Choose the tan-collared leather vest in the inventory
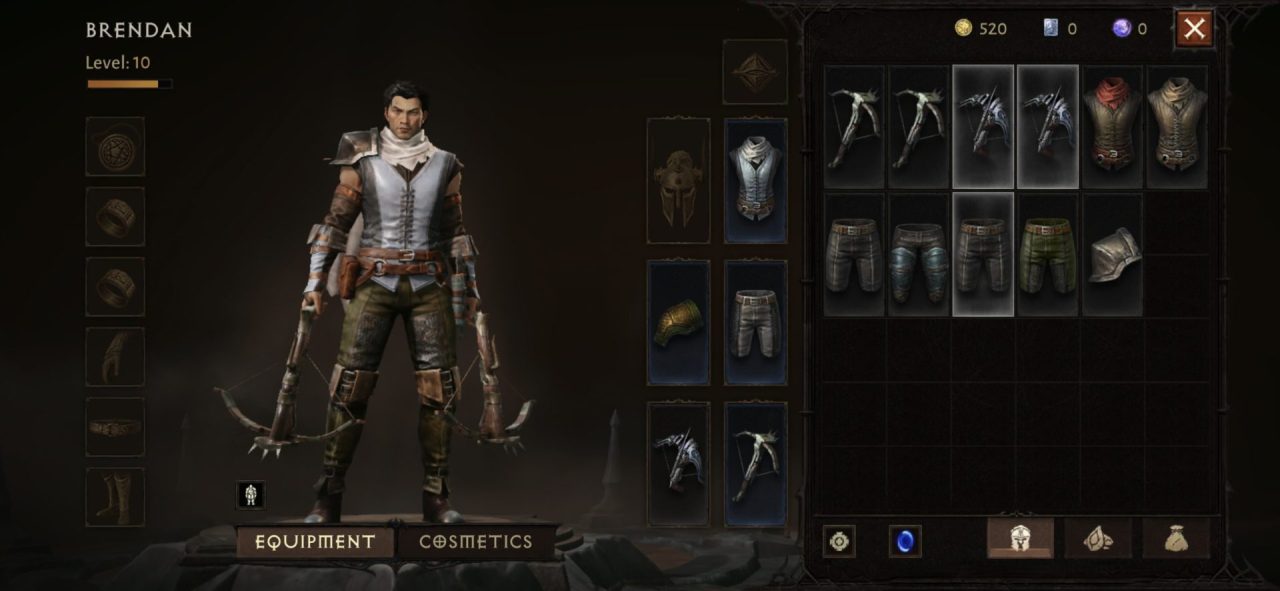Image resolution: width=1280 pixels, height=591 pixels. click(x=1176, y=127)
